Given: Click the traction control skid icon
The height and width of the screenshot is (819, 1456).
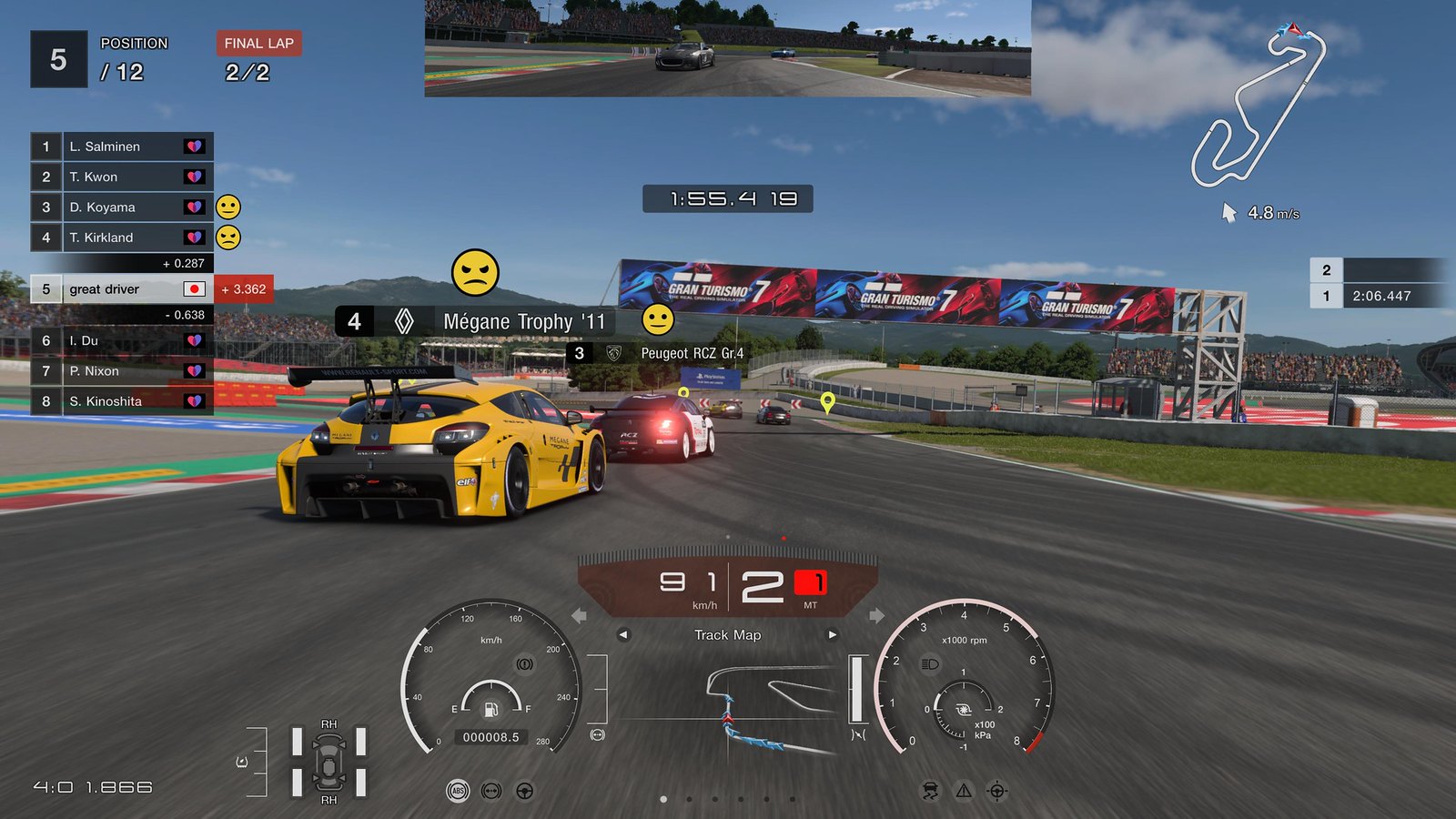Looking at the screenshot, I should (930, 790).
